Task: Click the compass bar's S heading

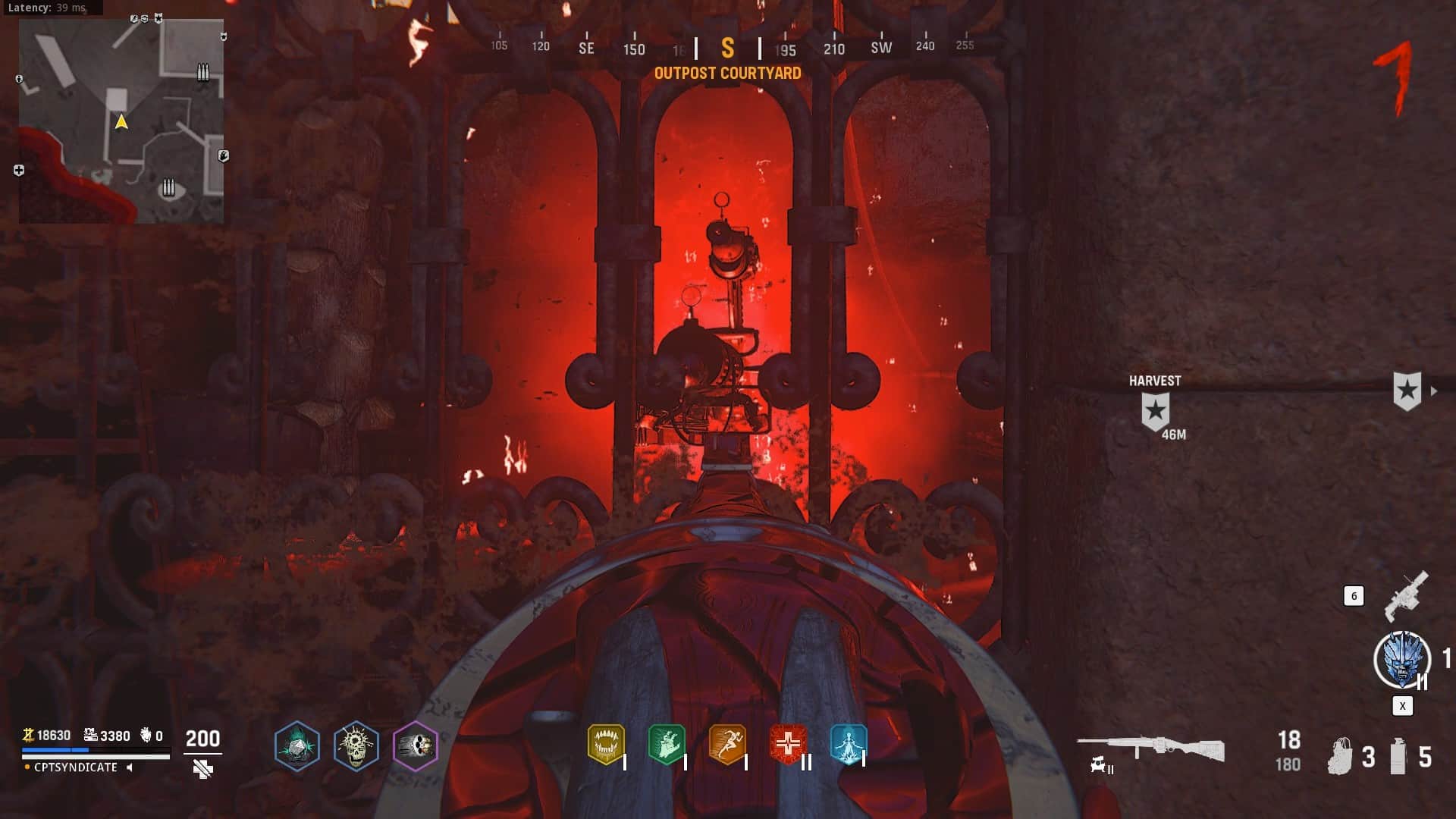Action: (x=727, y=49)
